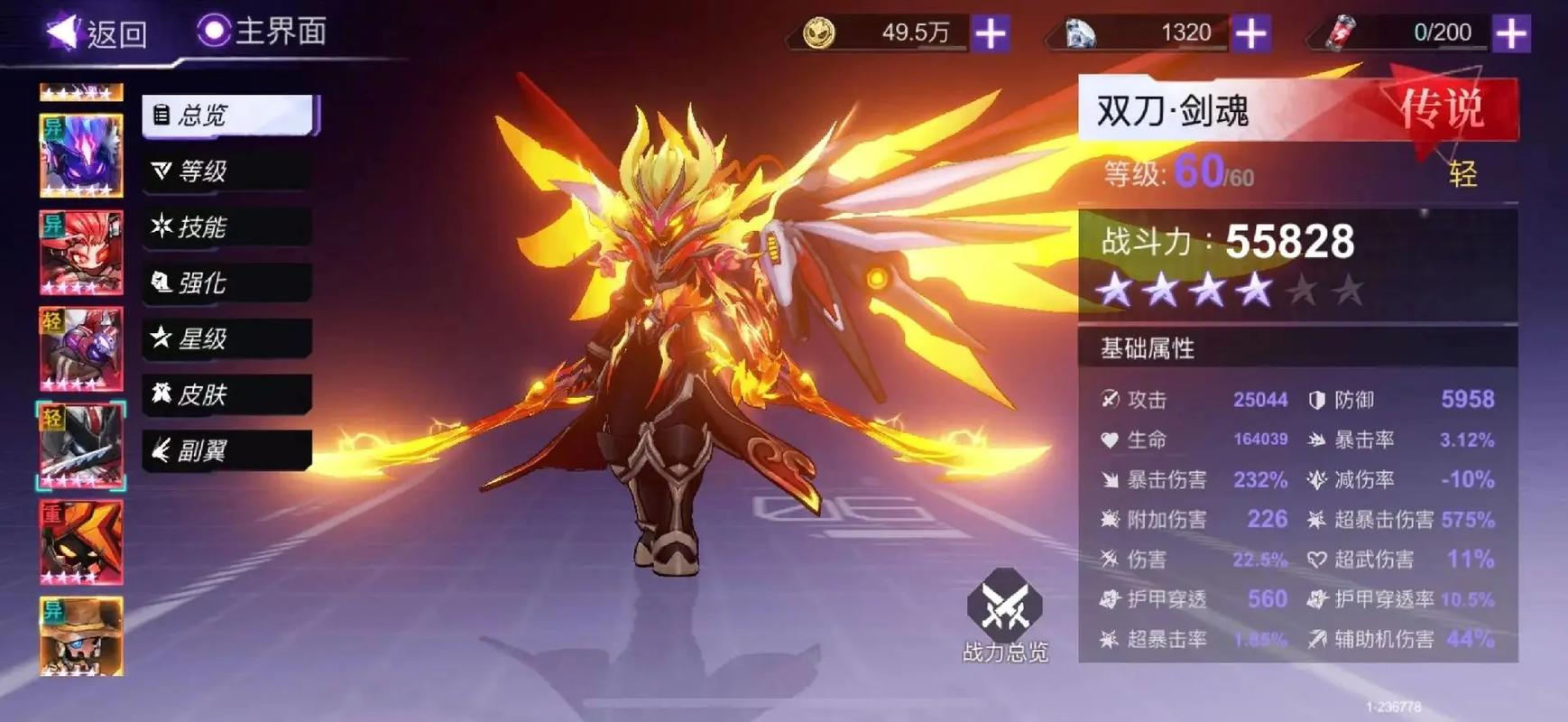1568x722 pixels.
Task: Pick the cowboy hat character portrait
Action: point(81,636)
